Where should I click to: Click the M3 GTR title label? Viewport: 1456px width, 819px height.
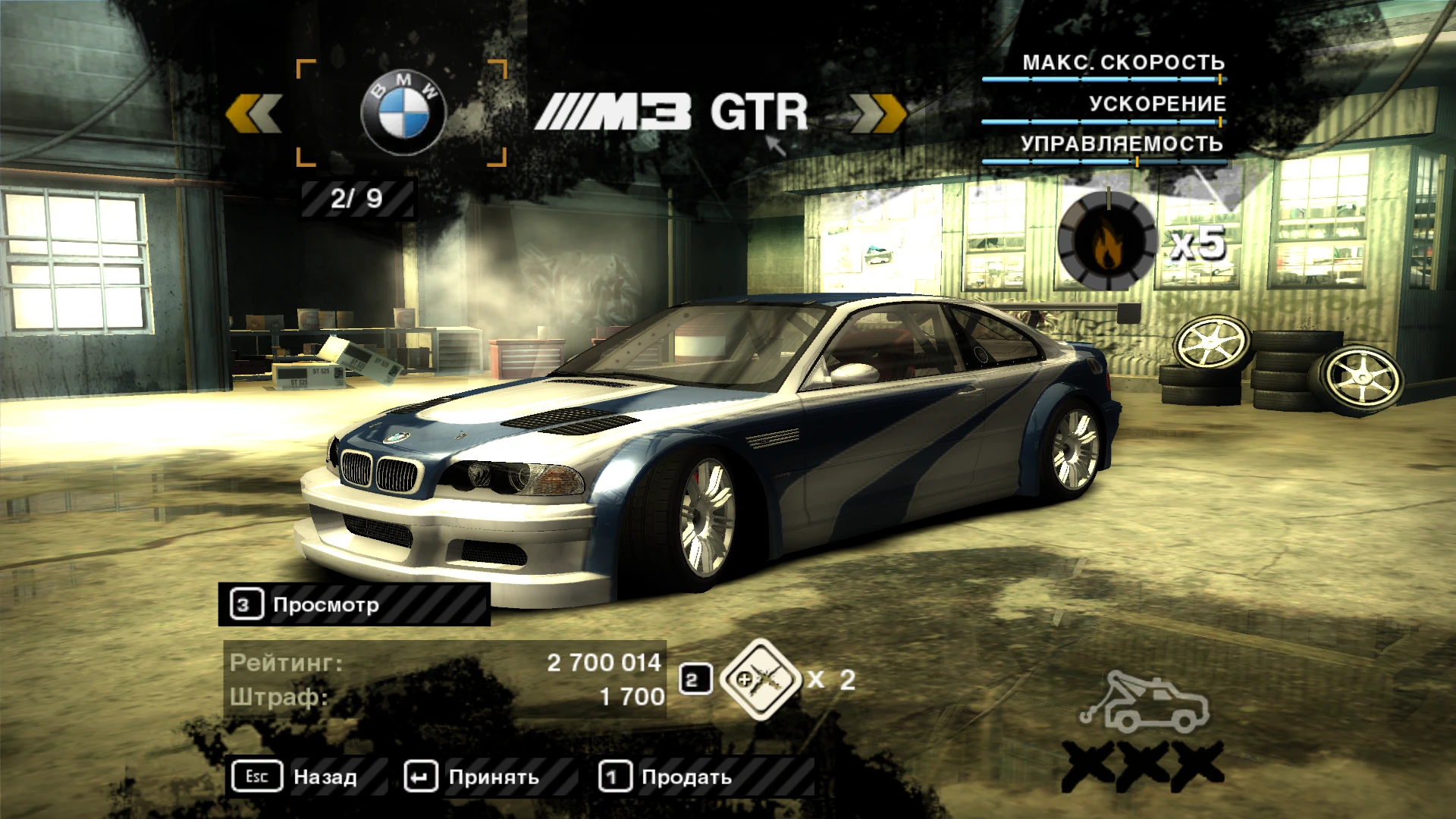(675, 111)
